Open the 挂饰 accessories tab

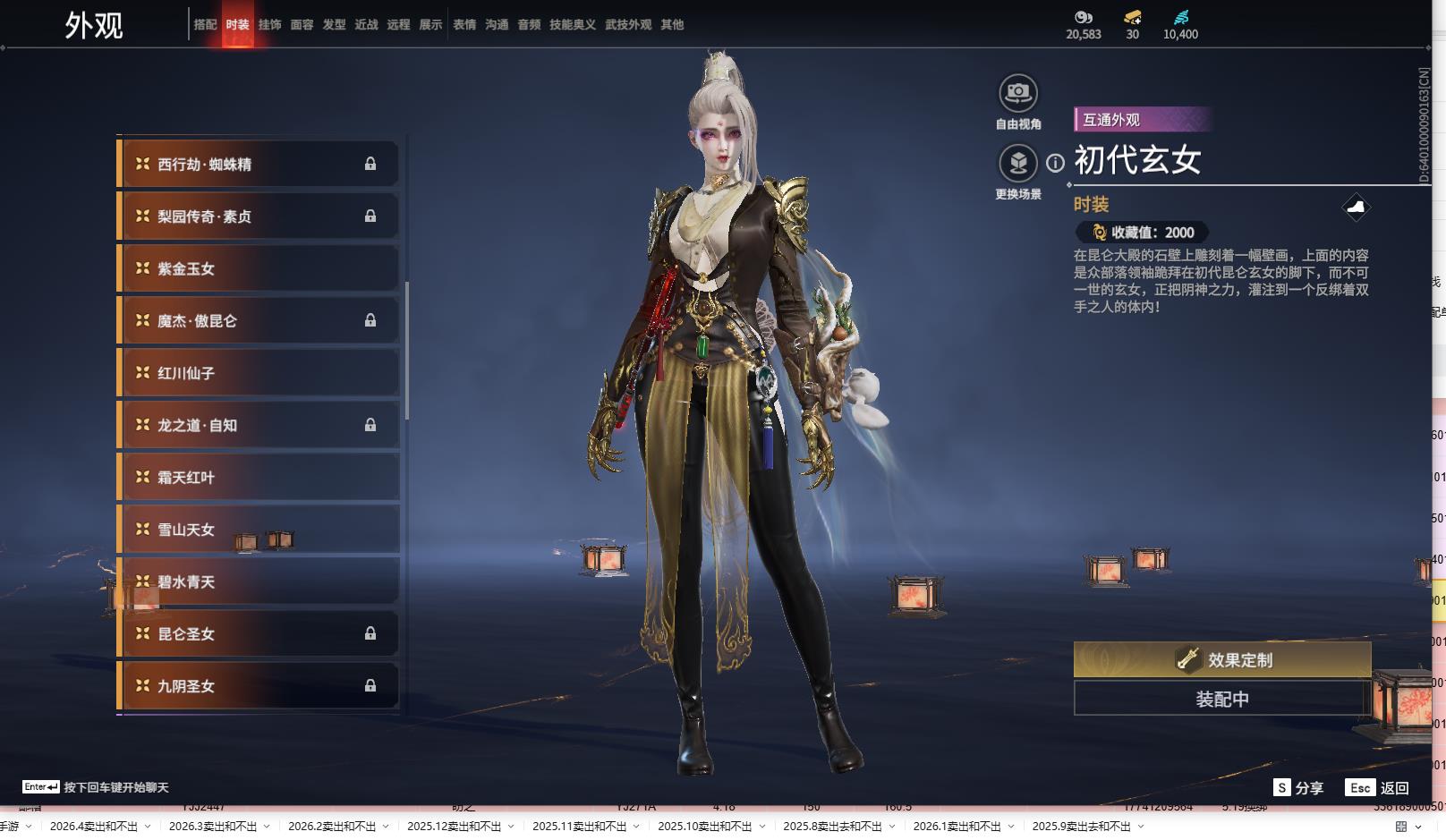pos(269,25)
